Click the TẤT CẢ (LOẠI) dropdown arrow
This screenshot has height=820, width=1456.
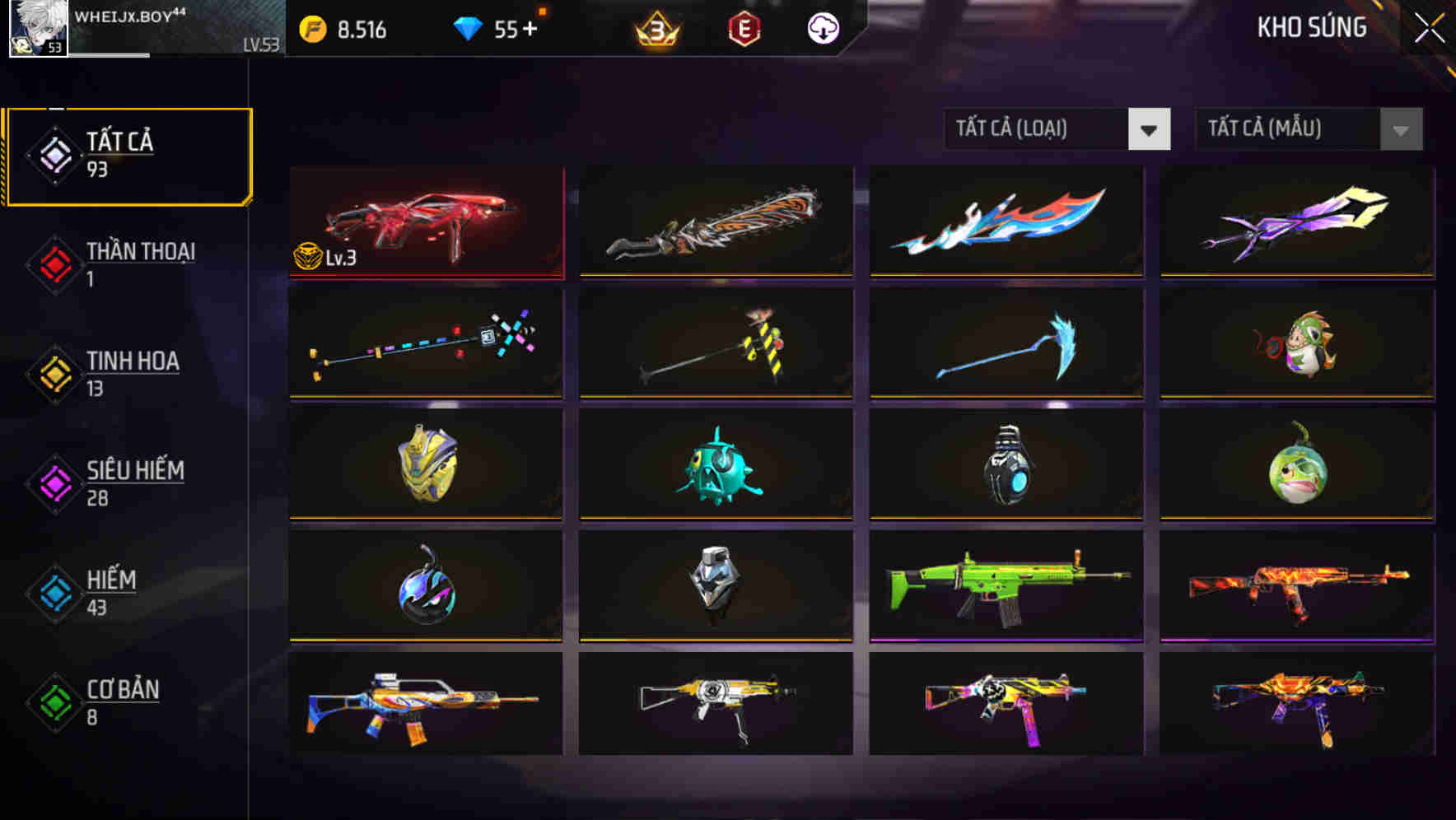click(x=1150, y=129)
